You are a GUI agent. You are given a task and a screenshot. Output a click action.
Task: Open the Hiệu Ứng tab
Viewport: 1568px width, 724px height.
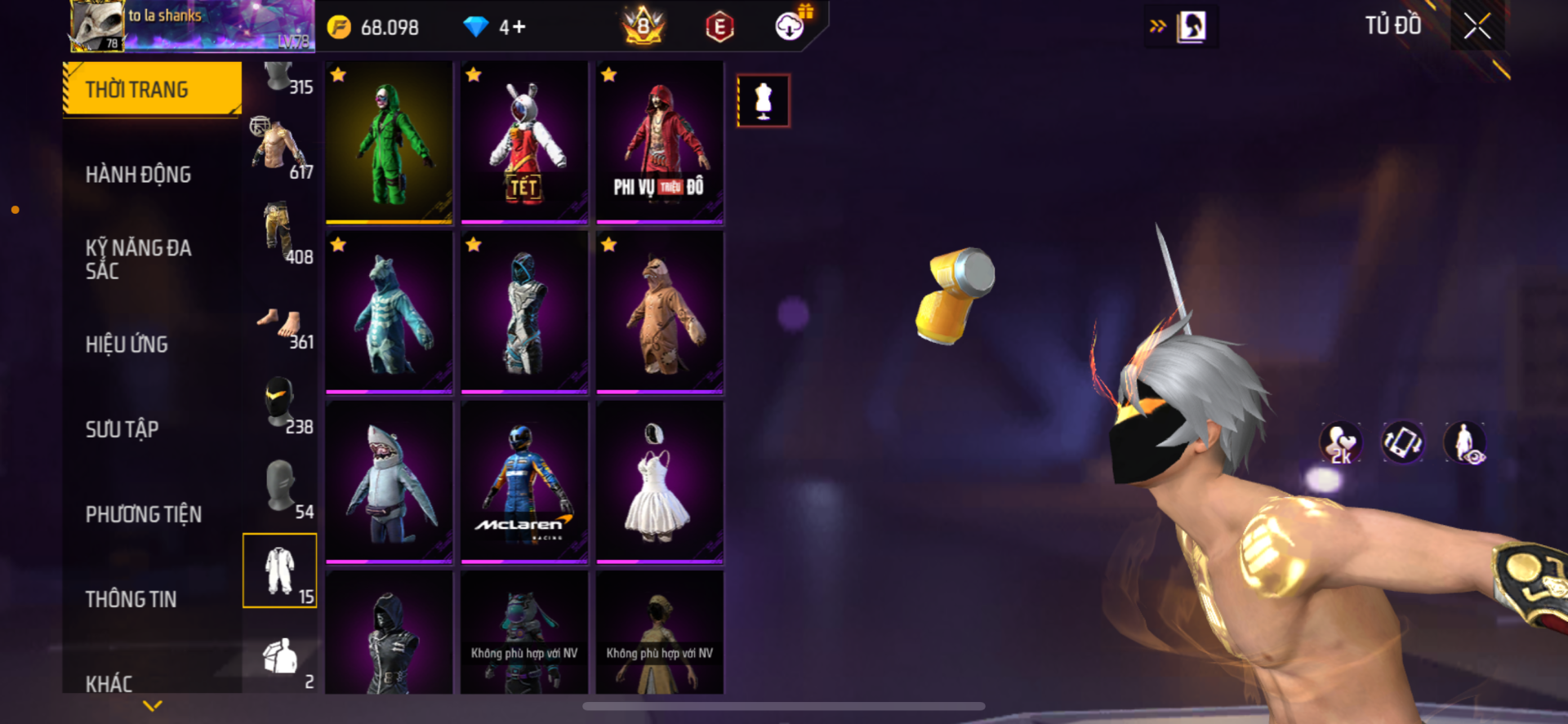point(127,344)
